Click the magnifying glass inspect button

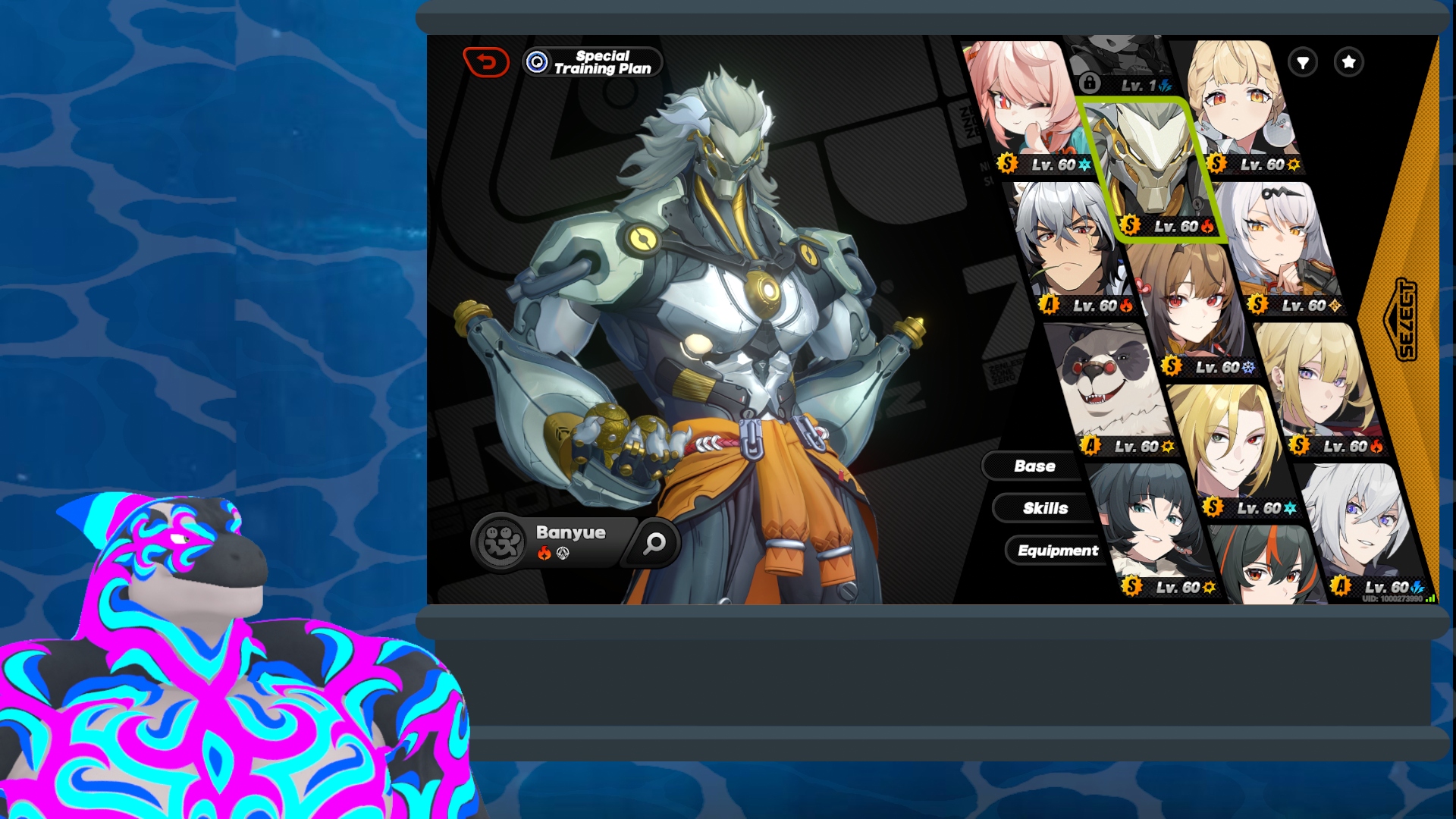[x=654, y=543]
